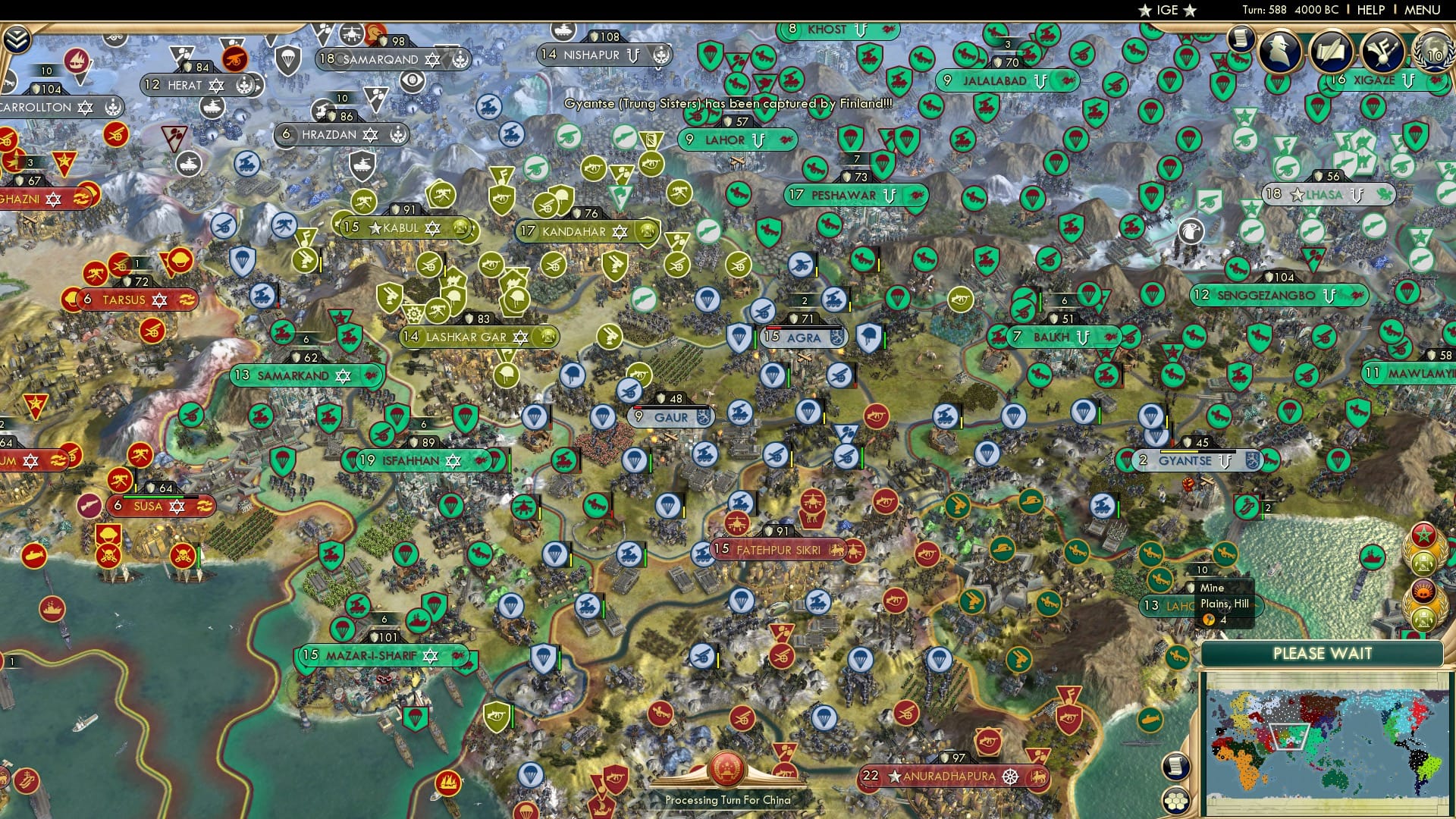Click the green hourglass medal below the star medal

tap(1425, 563)
